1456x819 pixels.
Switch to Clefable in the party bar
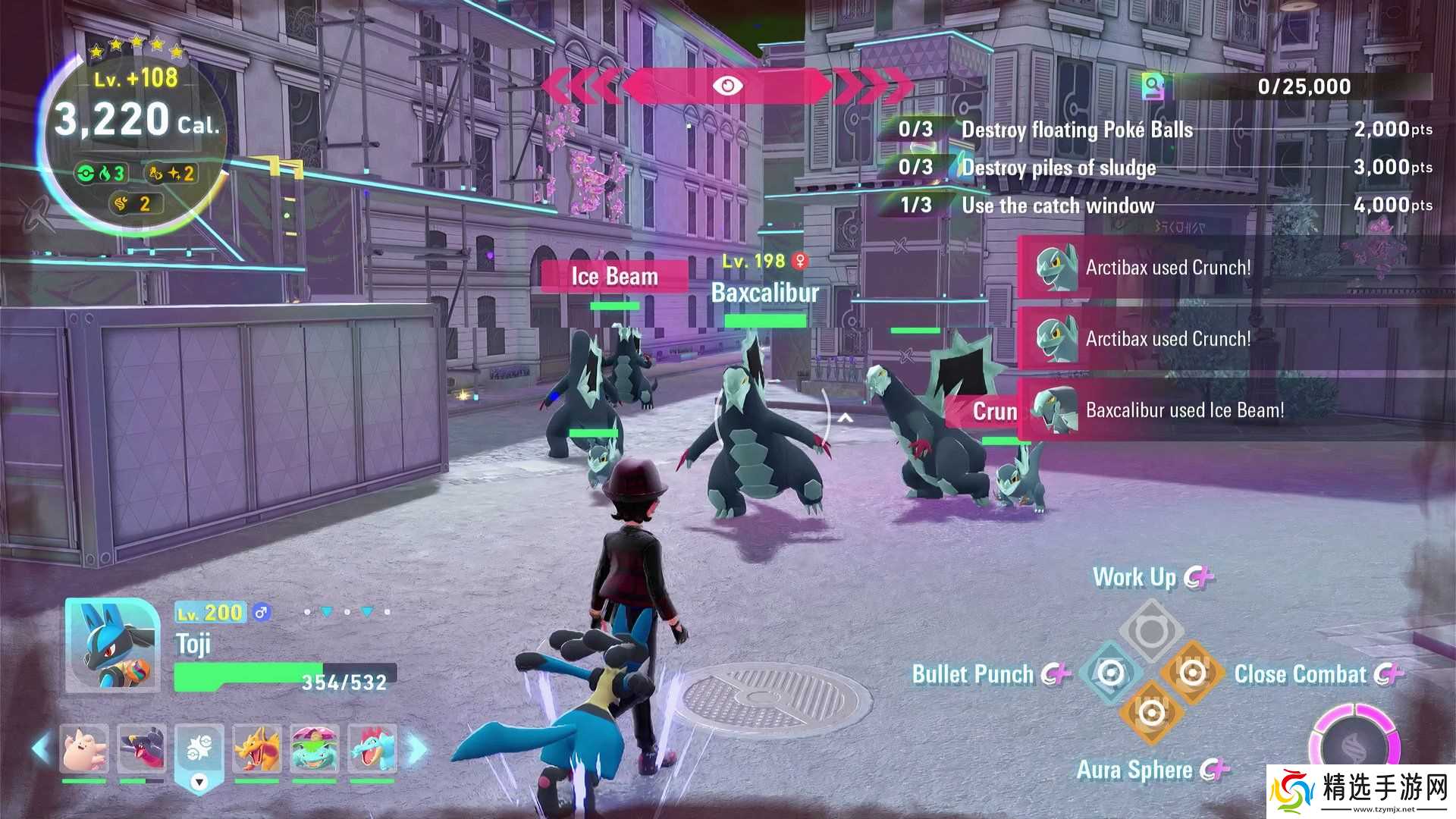point(84,748)
